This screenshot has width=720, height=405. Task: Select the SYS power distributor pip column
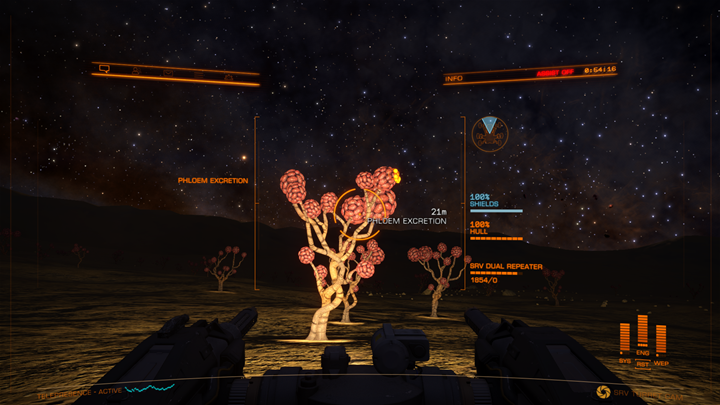[625, 339]
